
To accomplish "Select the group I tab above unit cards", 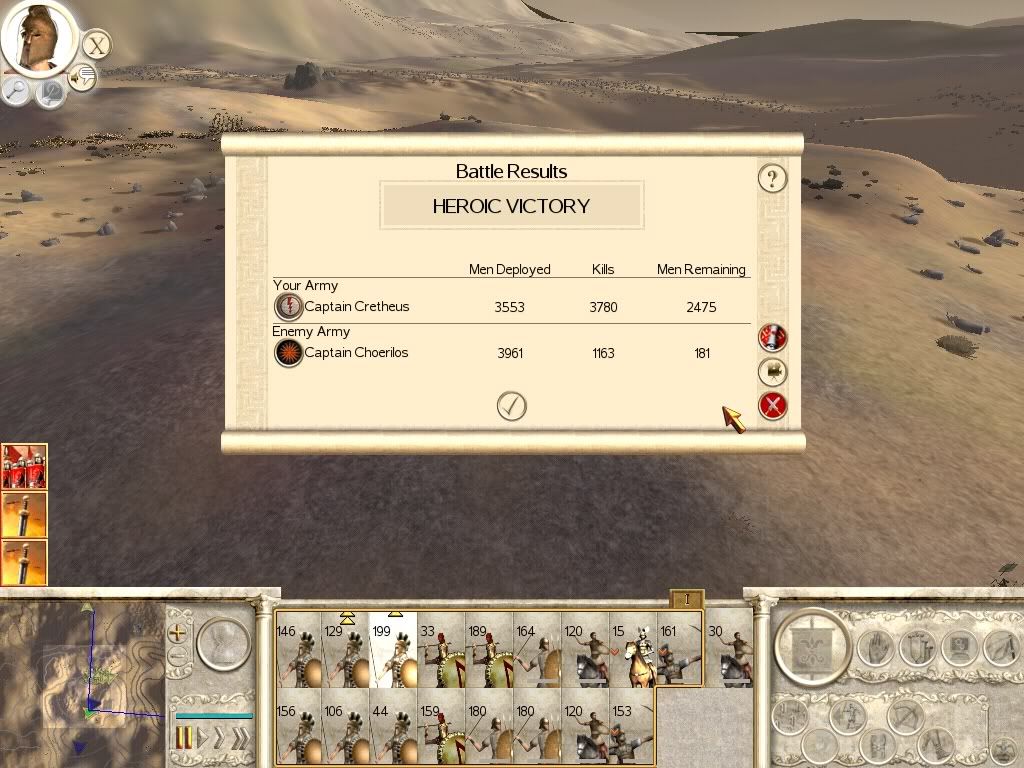I will tap(687, 599).
